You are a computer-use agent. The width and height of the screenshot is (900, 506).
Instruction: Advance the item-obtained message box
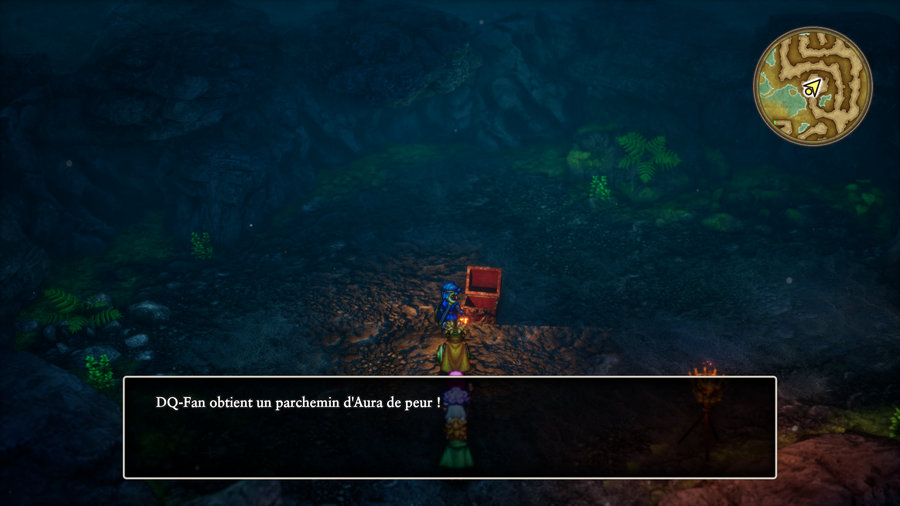coord(449,427)
